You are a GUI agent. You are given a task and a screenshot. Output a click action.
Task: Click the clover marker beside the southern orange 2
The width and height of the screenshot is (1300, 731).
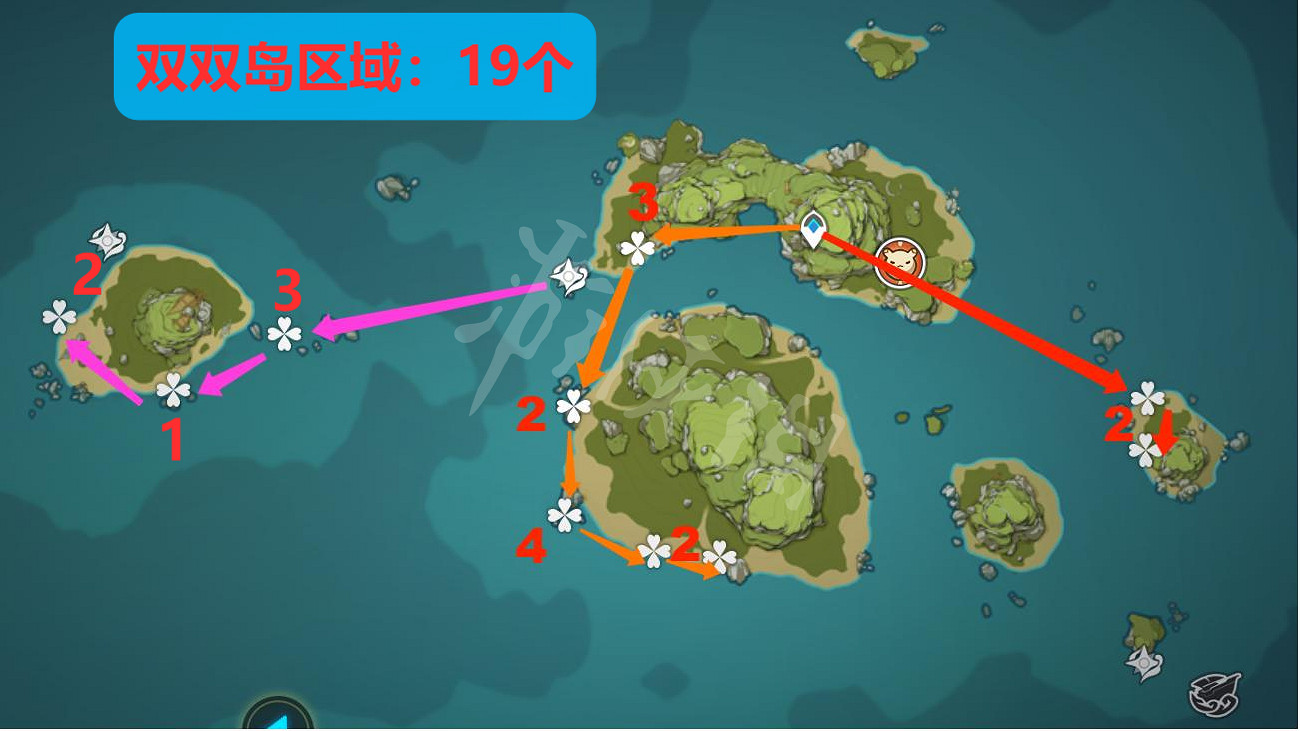click(x=654, y=549)
